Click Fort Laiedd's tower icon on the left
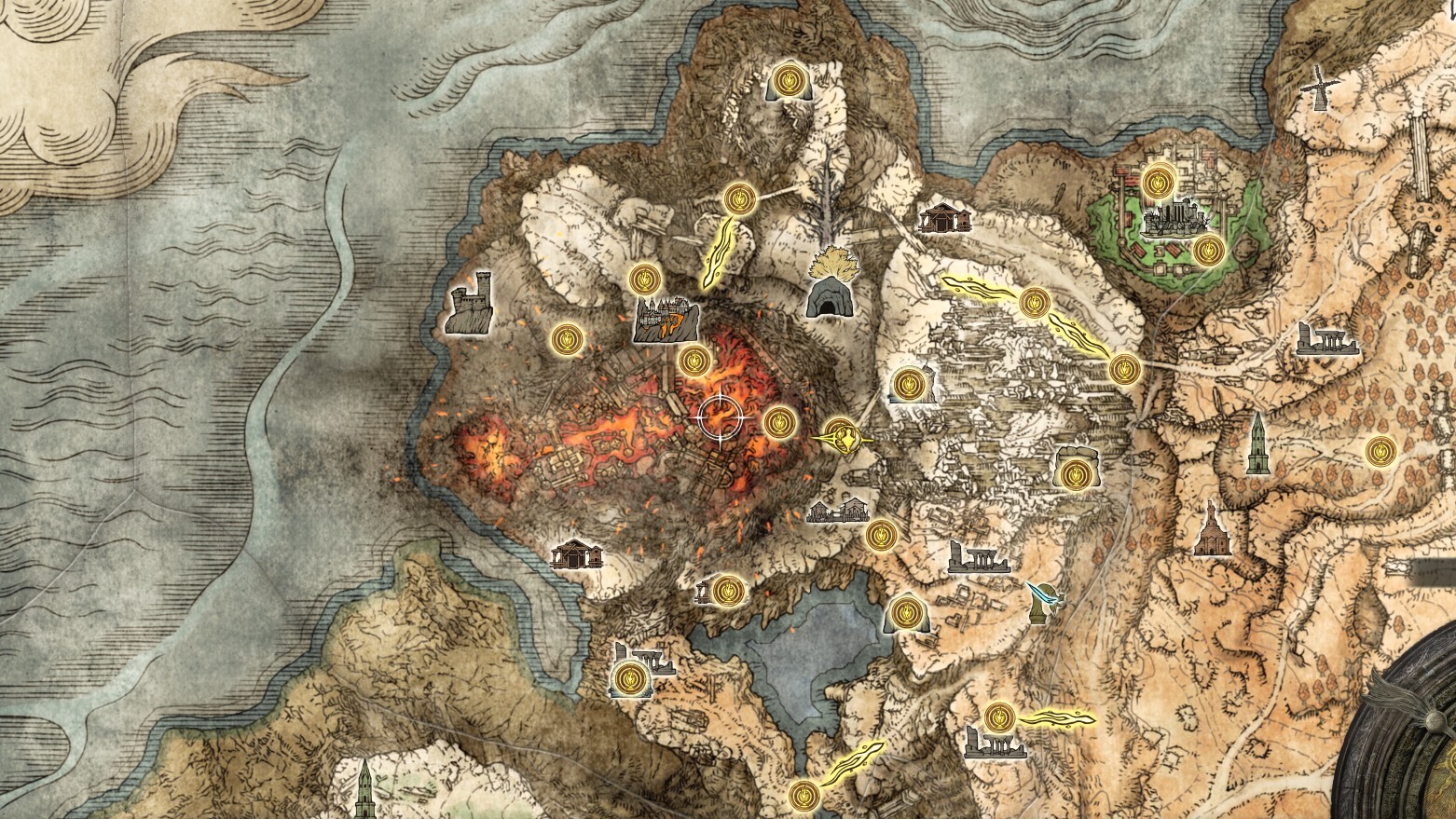This screenshot has width=1456, height=819. coord(471,306)
